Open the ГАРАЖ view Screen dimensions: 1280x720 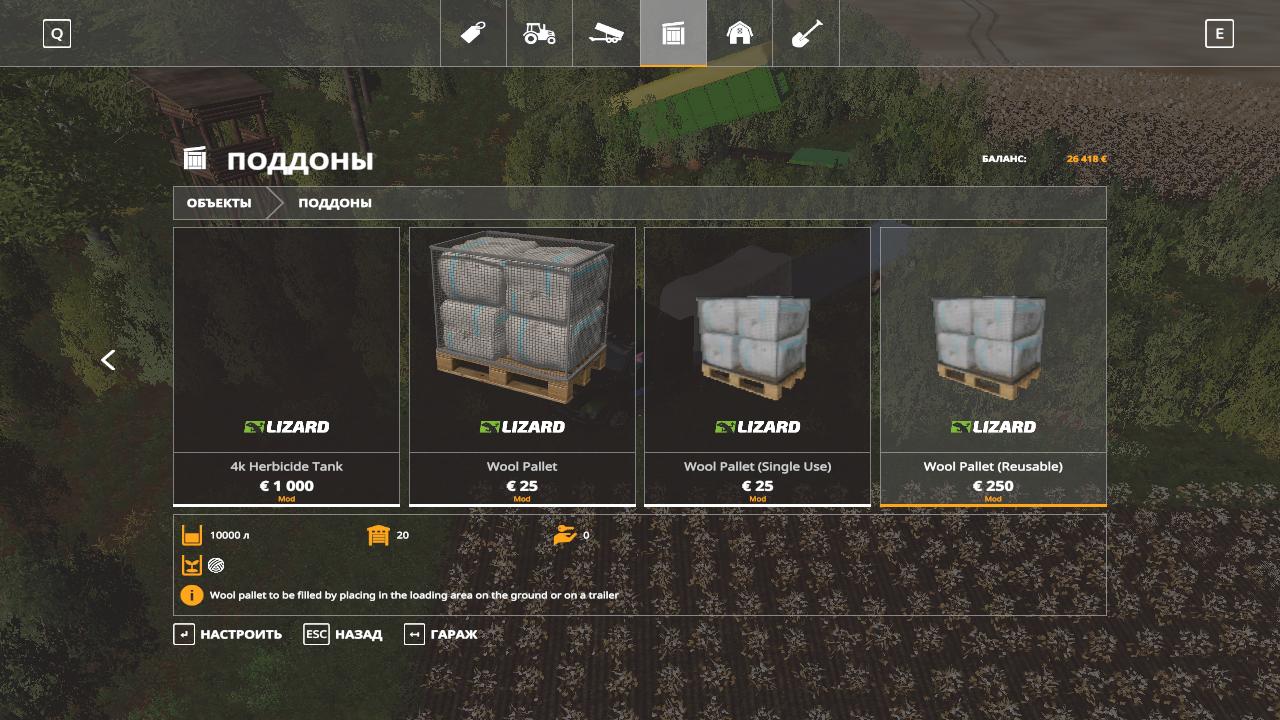coord(441,634)
